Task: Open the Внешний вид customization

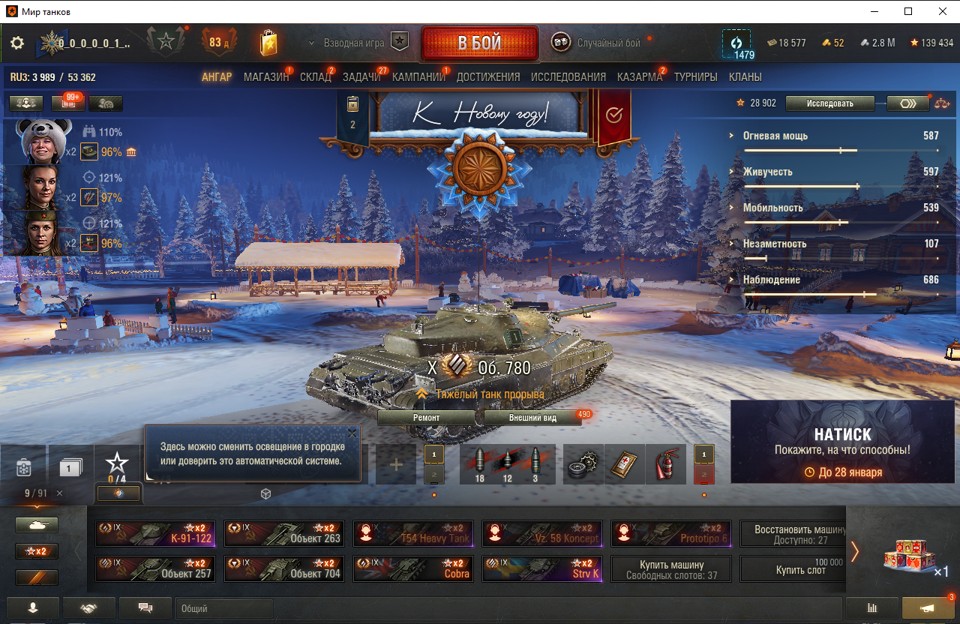Action: point(532,417)
